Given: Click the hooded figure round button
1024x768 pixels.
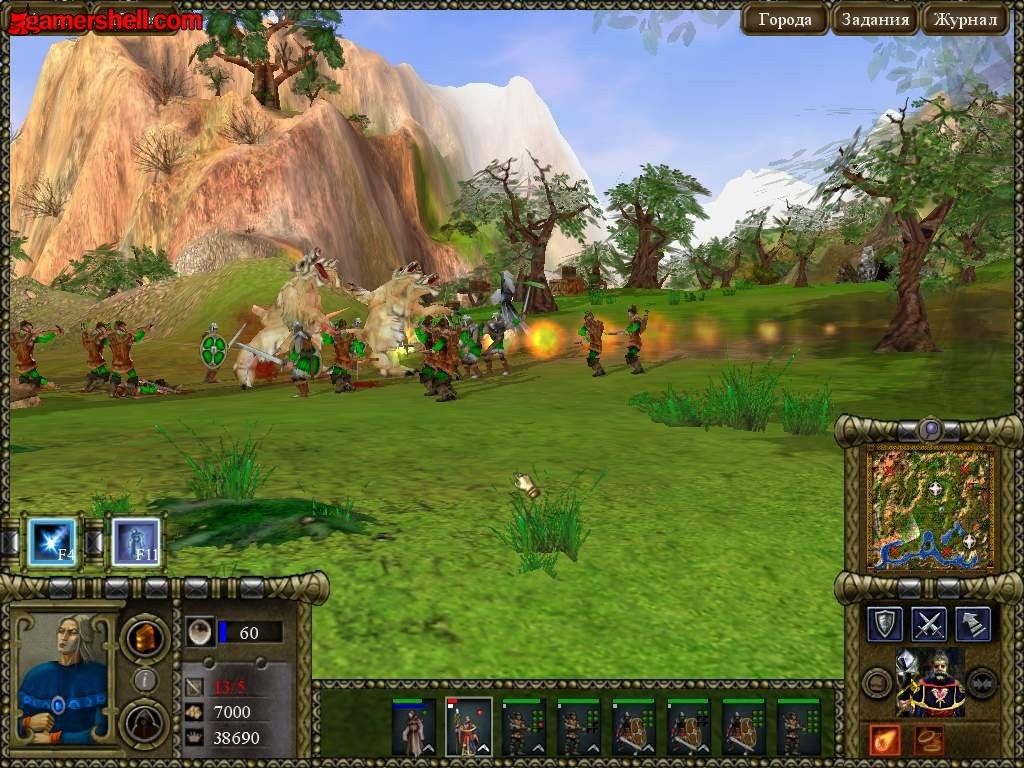Looking at the screenshot, I should (x=145, y=724).
